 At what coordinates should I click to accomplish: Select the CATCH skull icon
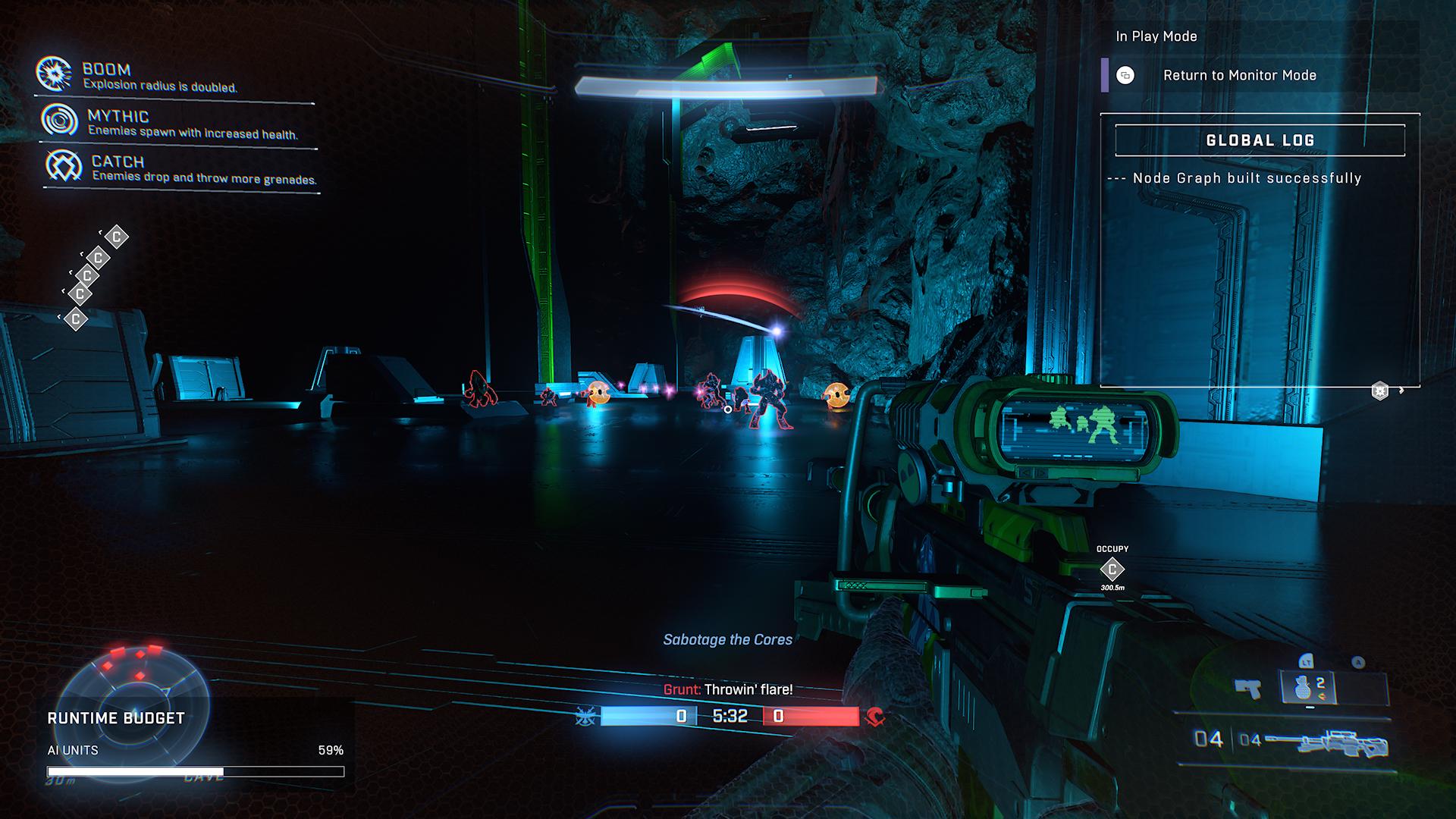tap(64, 165)
